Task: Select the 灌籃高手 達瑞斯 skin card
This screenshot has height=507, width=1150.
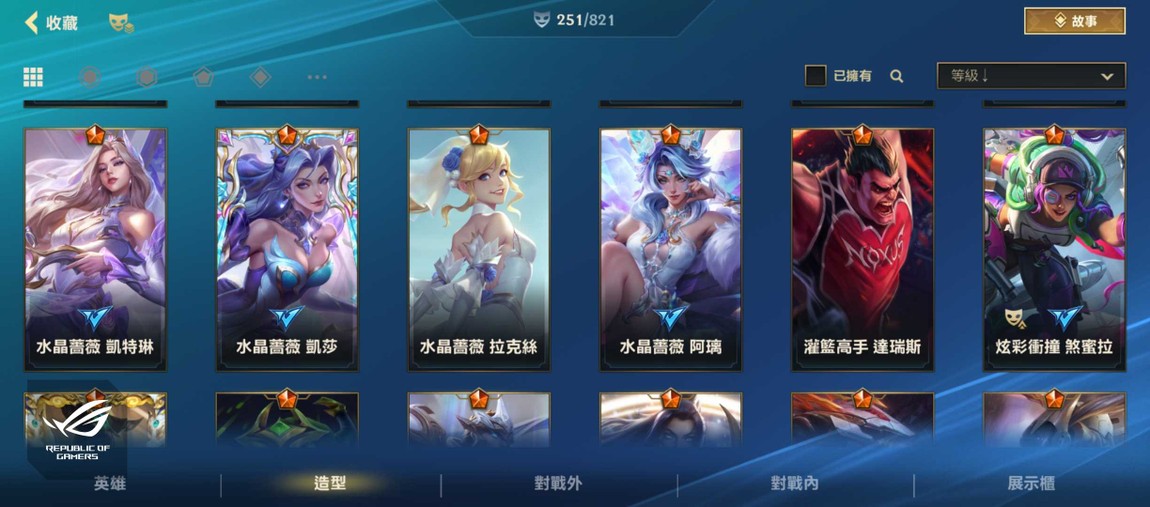Action: pyautogui.click(x=862, y=248)
